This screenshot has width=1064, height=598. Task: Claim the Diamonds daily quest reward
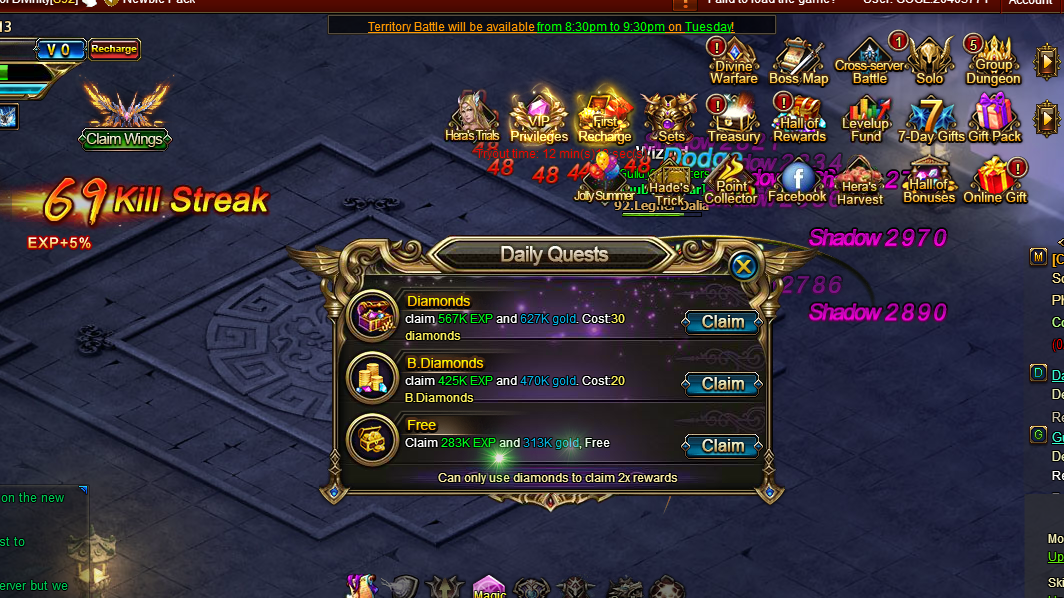[x=722, y=322]
